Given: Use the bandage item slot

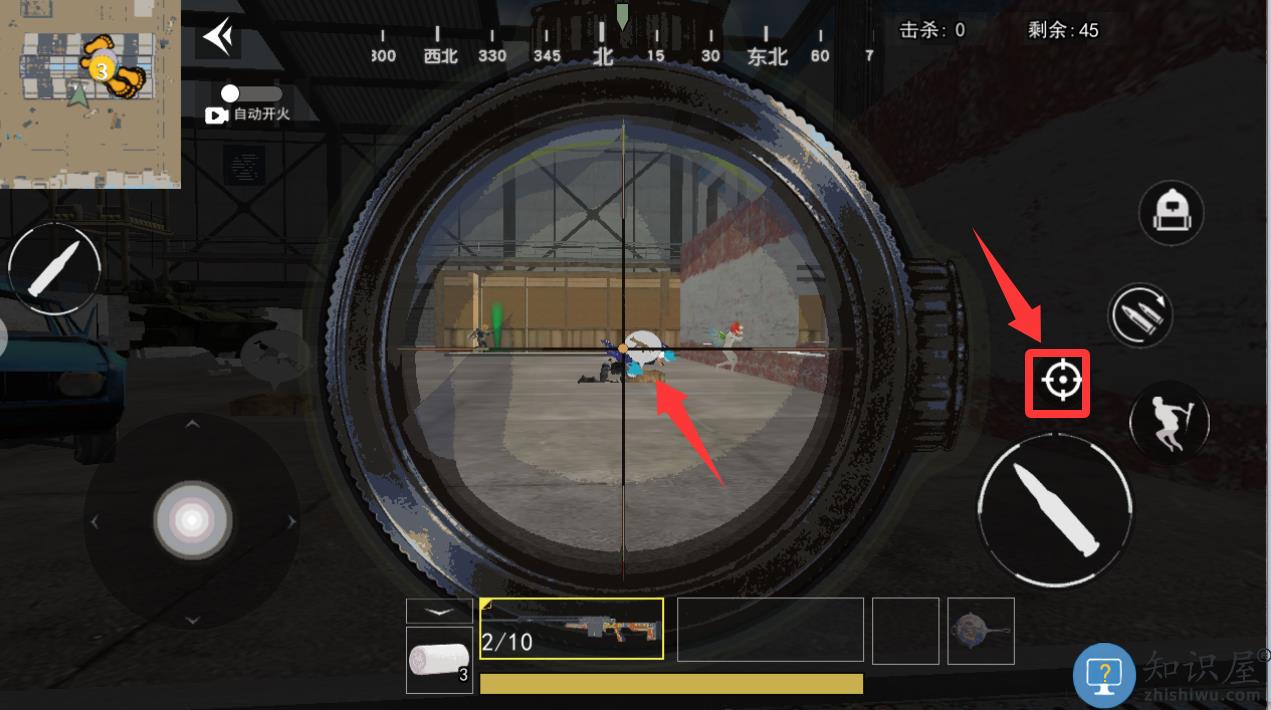Looking at the screenshot, I should click(439, 660).
